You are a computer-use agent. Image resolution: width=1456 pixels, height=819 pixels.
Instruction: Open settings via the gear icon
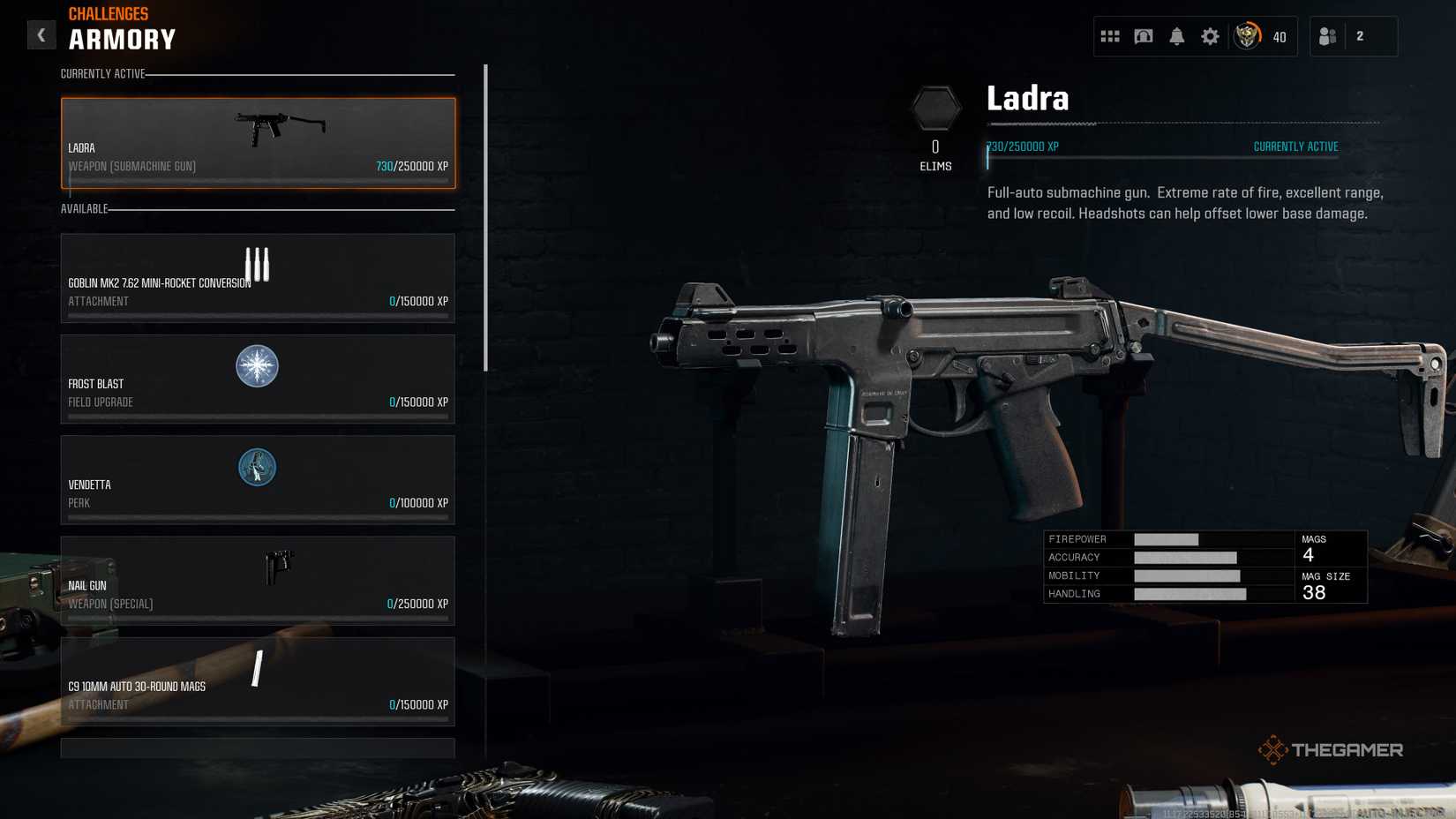tap(1210, 36)
